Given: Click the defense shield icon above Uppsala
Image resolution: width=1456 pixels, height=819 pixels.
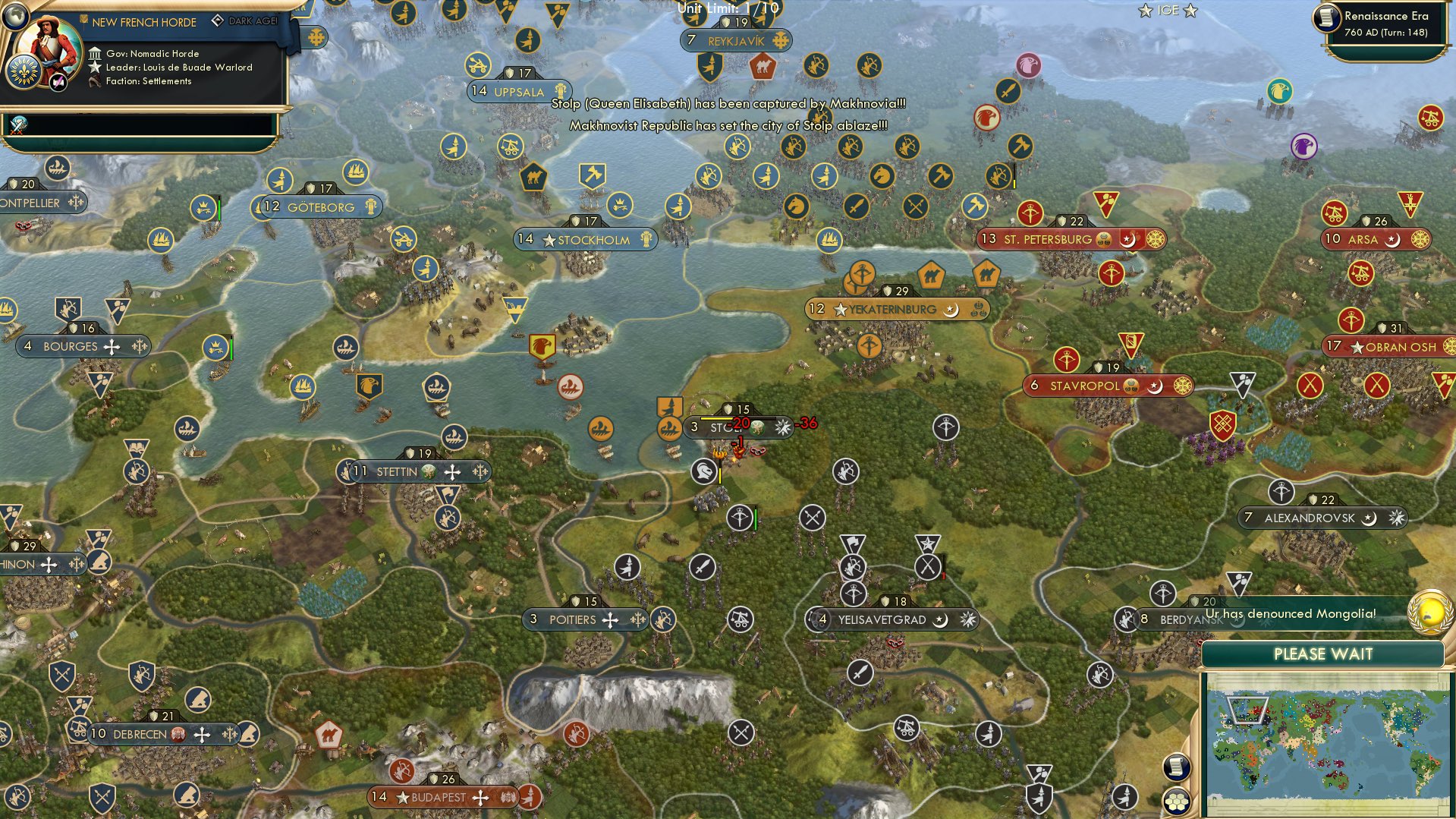Looking at the screenshot, I should coord(509,72).
